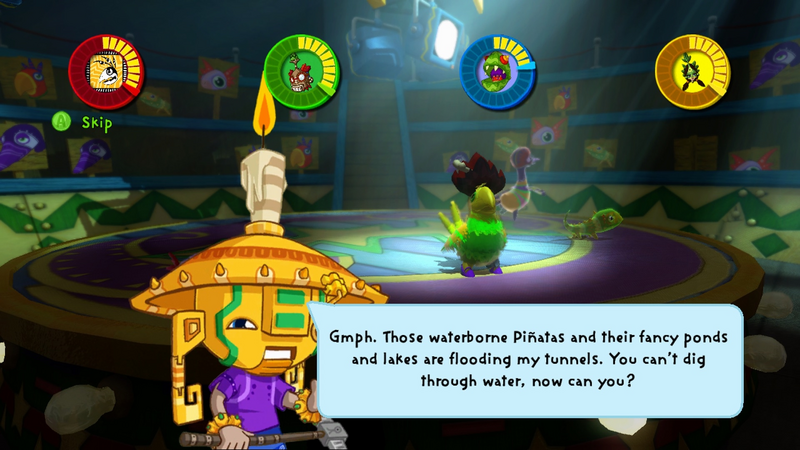
Task: Select the blue player portrait badge
Action: (498, 70)
